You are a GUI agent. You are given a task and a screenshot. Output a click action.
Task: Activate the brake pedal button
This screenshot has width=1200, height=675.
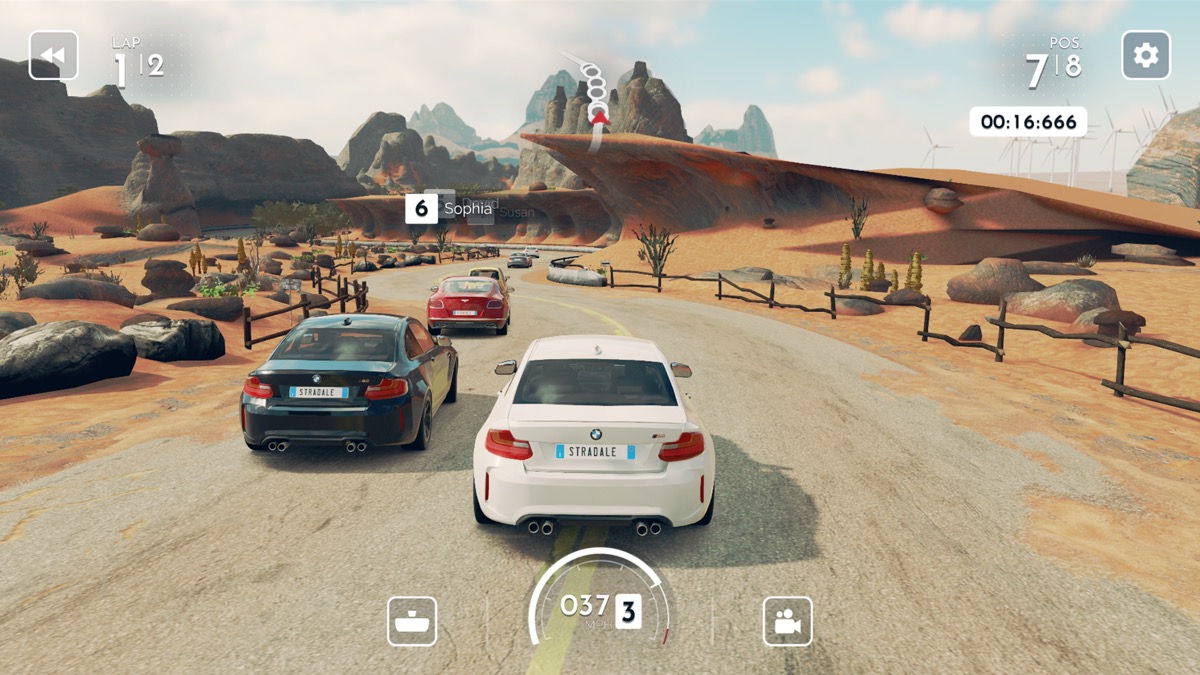[412, 621]
